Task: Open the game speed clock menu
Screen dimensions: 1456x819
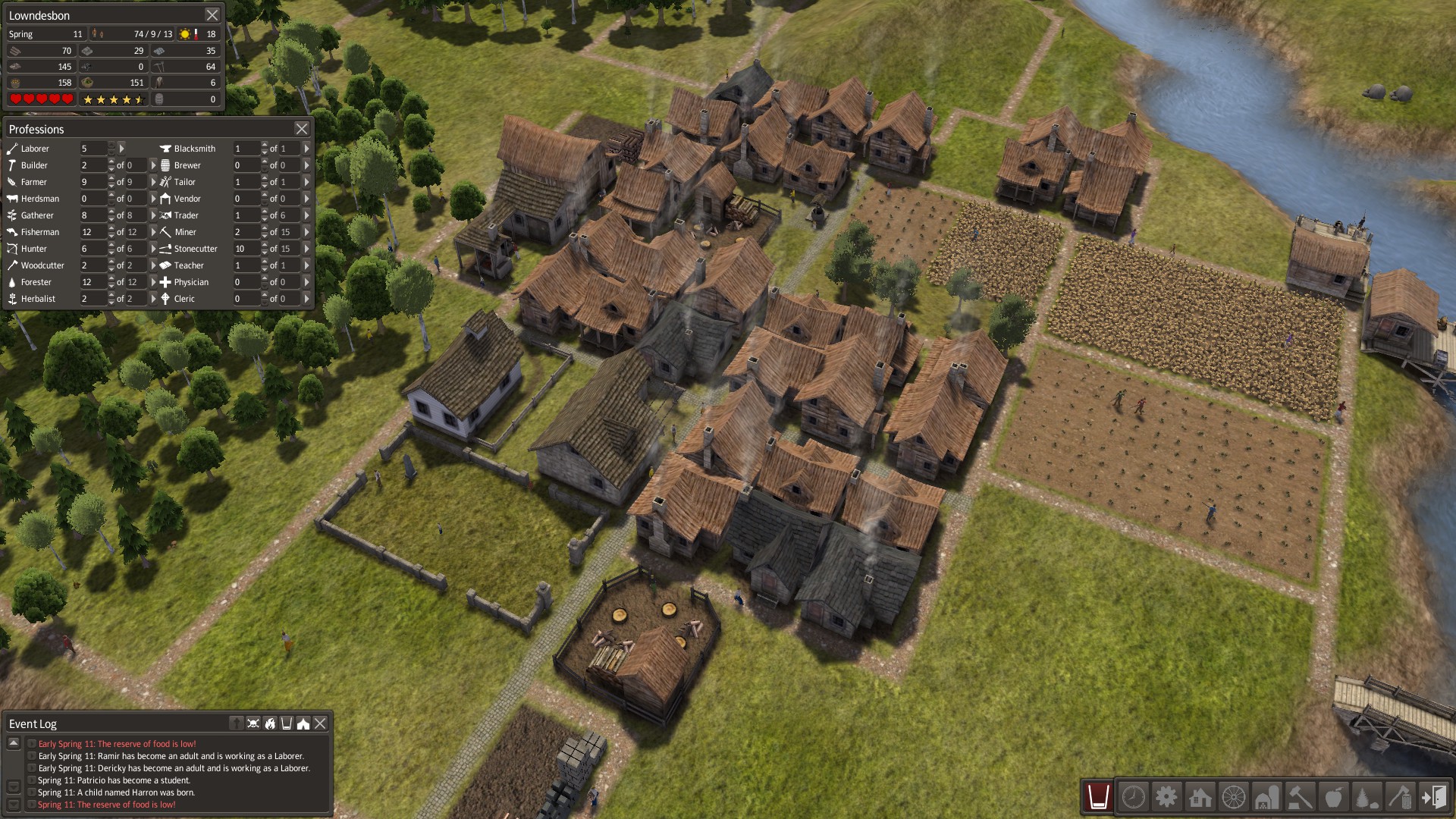Action: tap(1133, 798)
